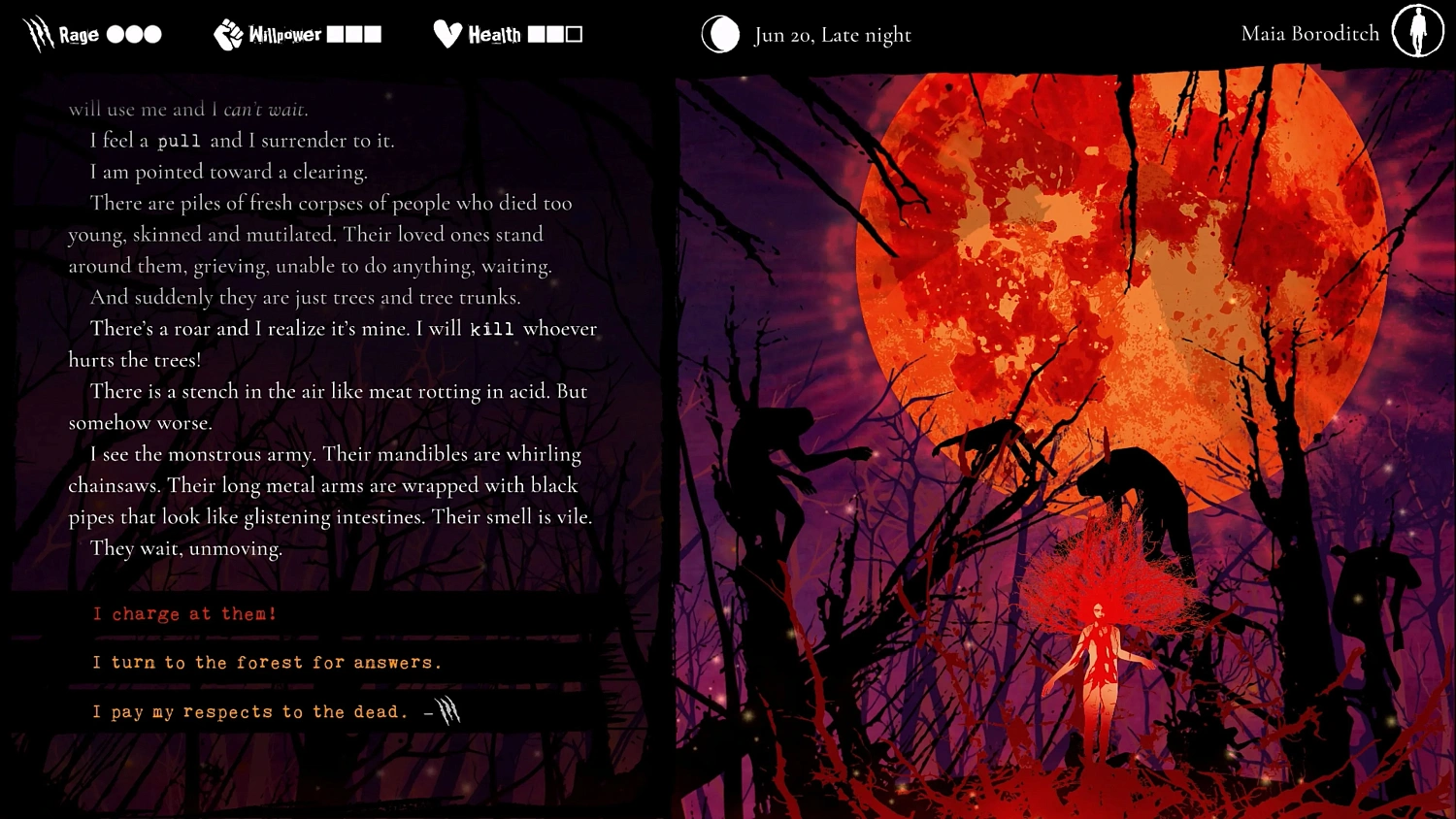Click the Rage claw marks icon

coord(38,33)
